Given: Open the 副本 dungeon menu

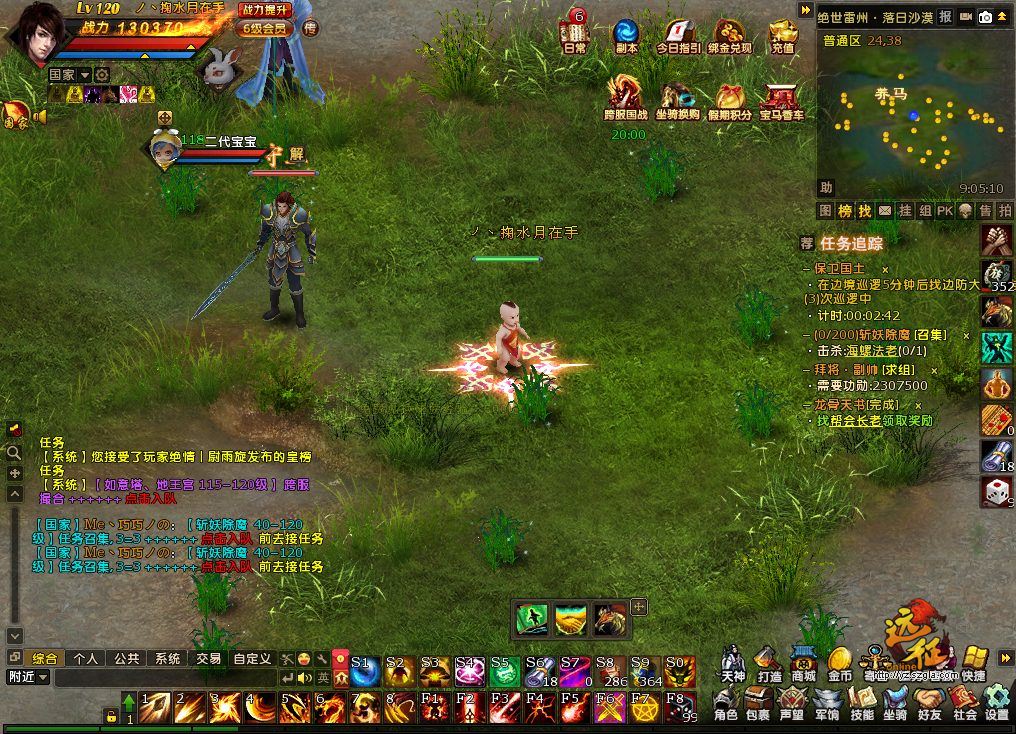Looking at the screenshot, I should point(627,33).
